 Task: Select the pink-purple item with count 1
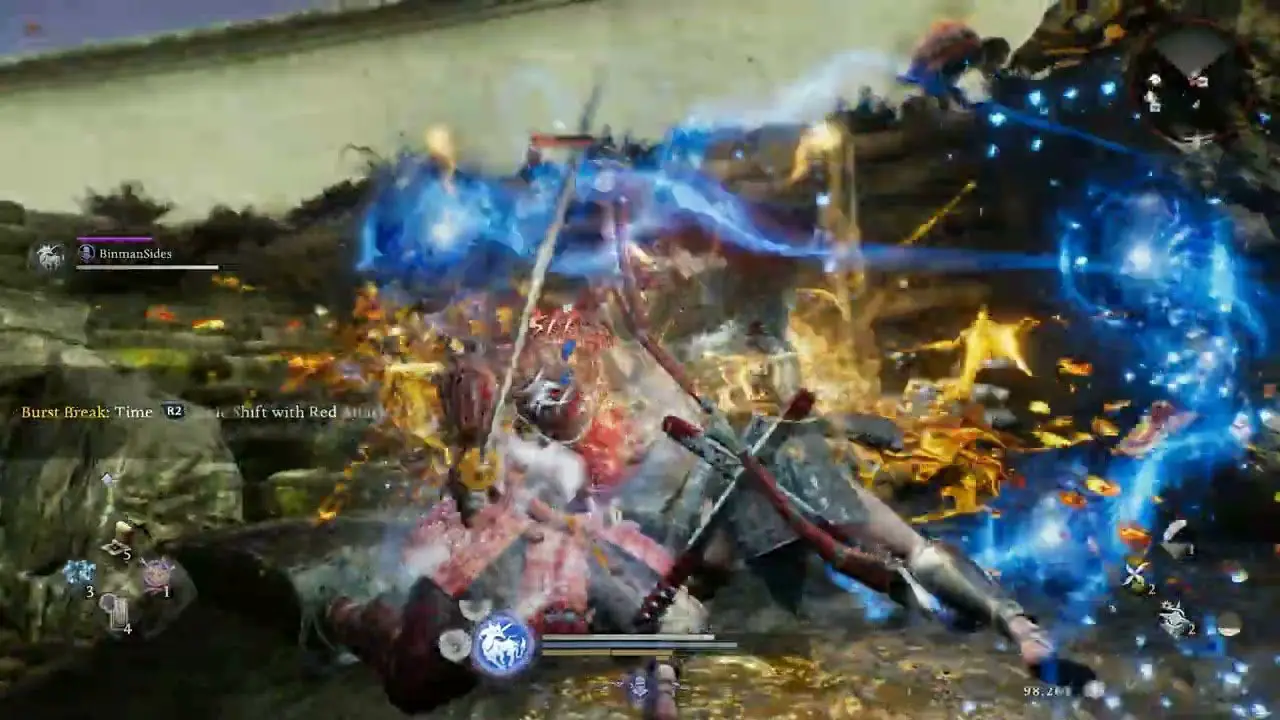(x=157, y=573)
